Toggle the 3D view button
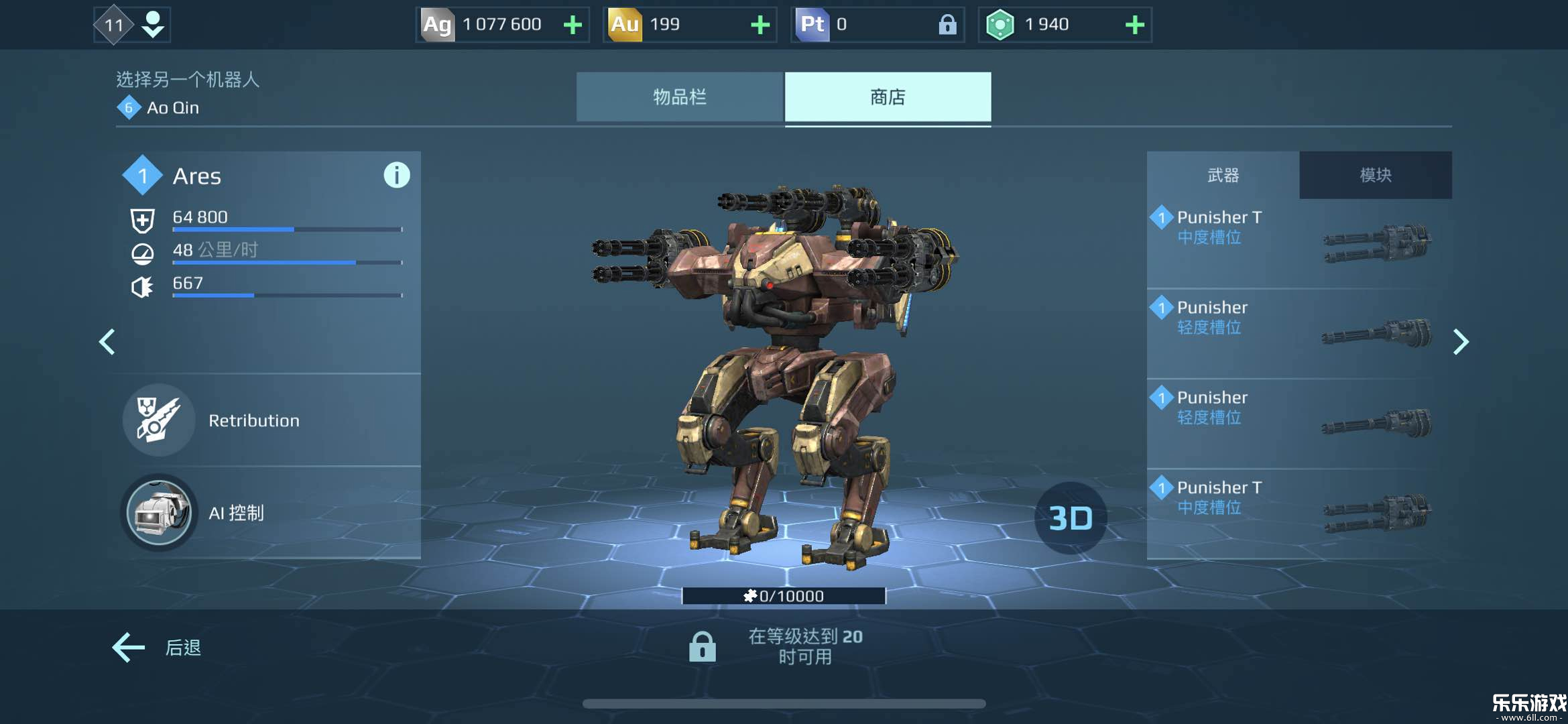Screen dimensions: 1568x724 [1070, 518]
